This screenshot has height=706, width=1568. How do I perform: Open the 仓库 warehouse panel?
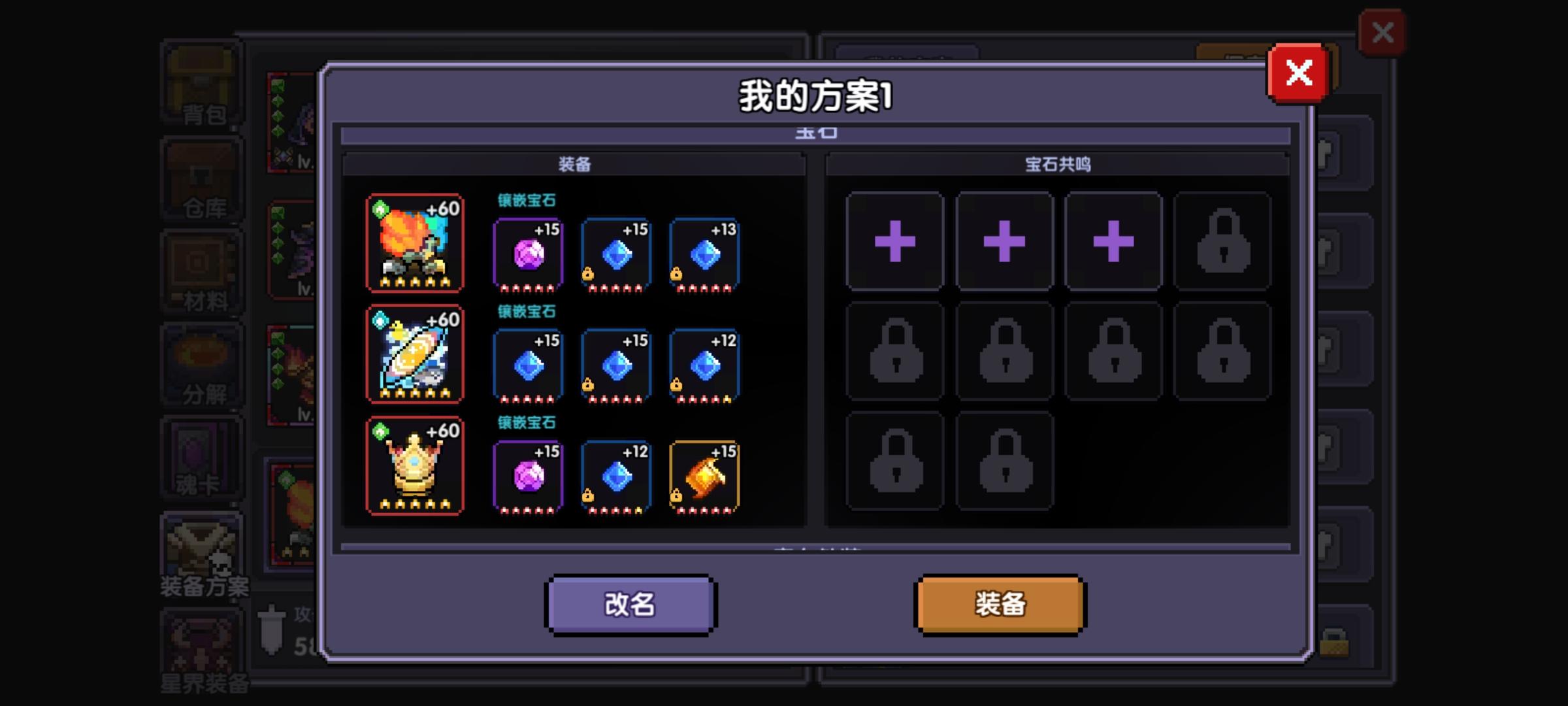pos(203,178)
